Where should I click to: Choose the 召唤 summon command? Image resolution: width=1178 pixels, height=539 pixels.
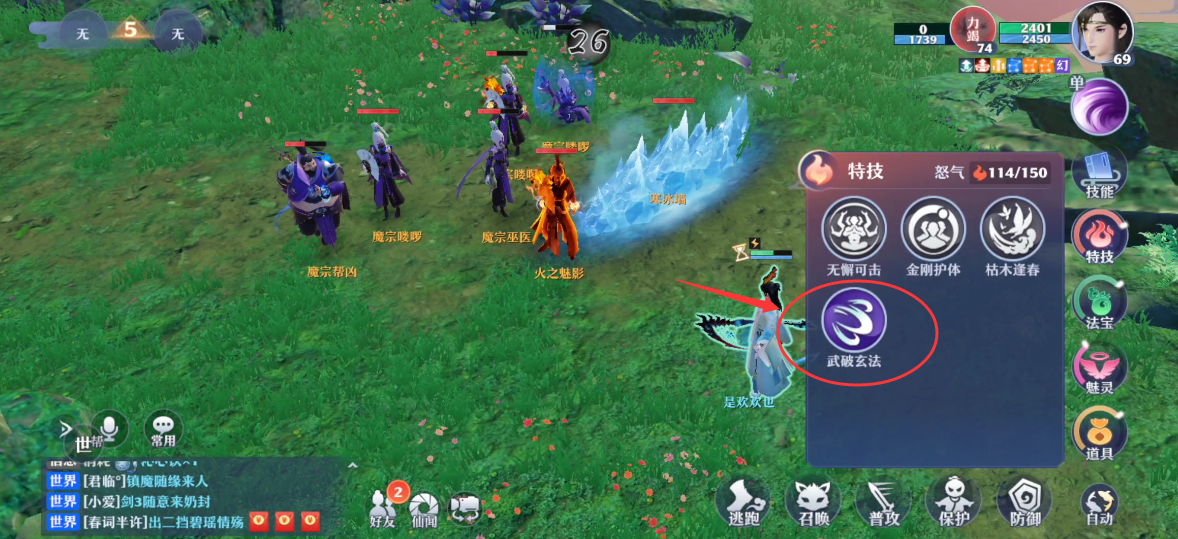pos(813,499)
